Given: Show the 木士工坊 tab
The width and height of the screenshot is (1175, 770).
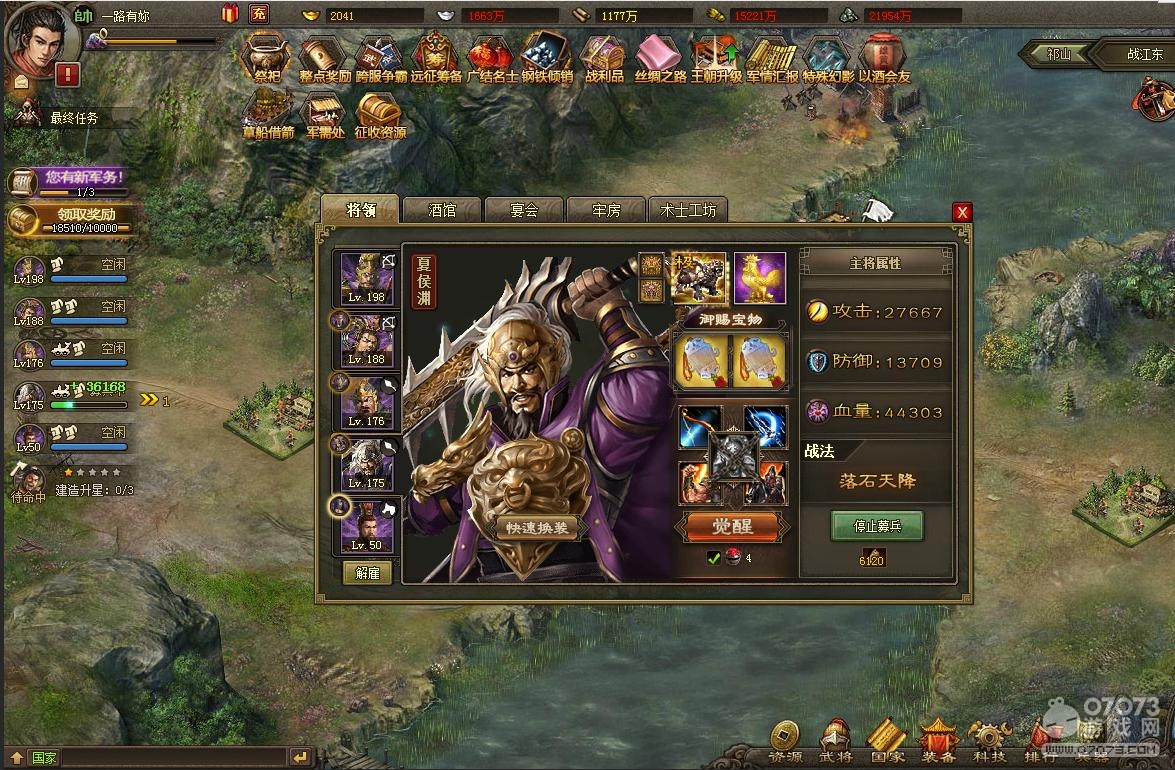Looking at the screenshot, I should (x=687, y=210).
